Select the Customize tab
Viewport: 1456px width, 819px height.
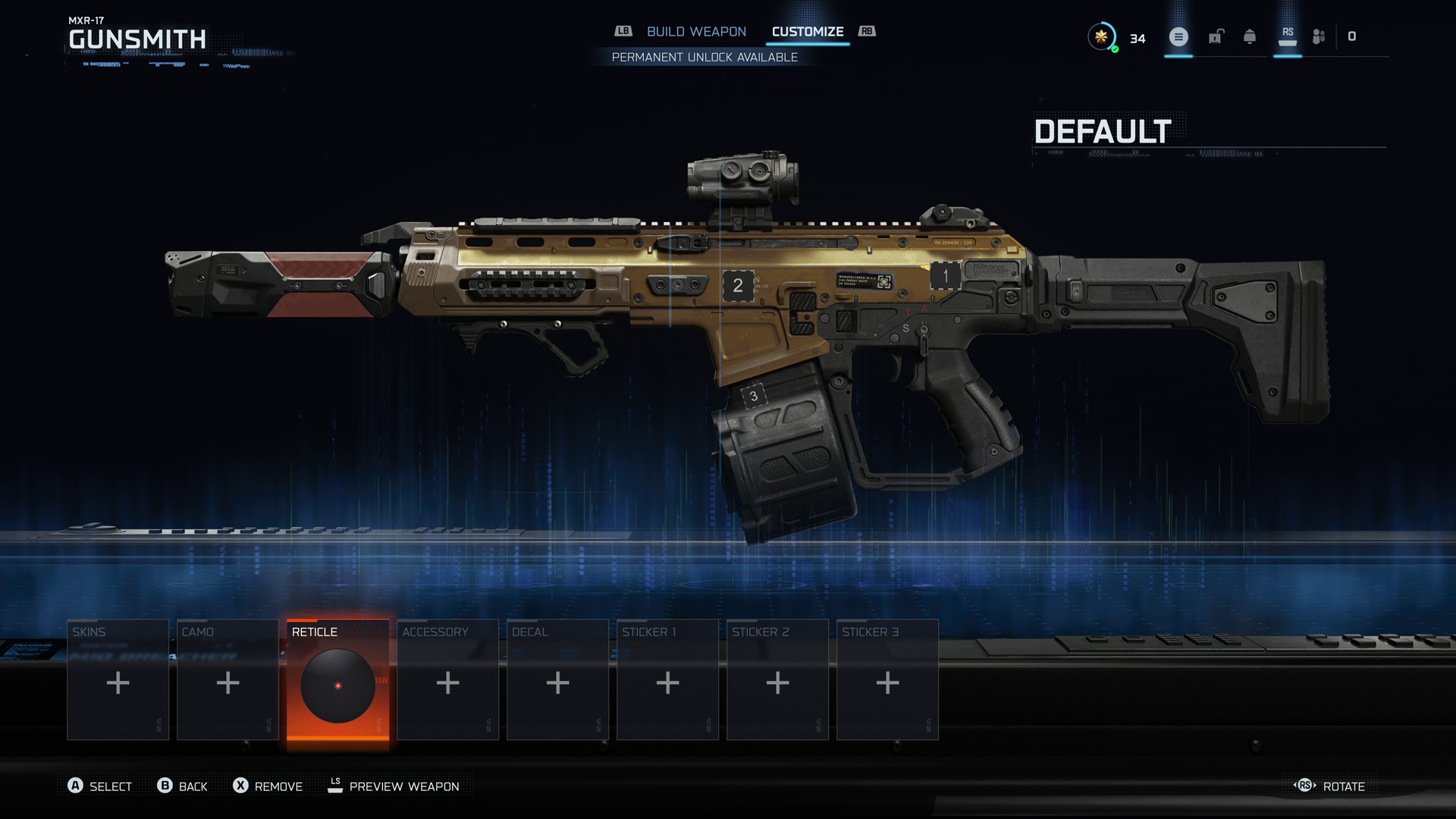pyautogui.click(x=808, y=32)
